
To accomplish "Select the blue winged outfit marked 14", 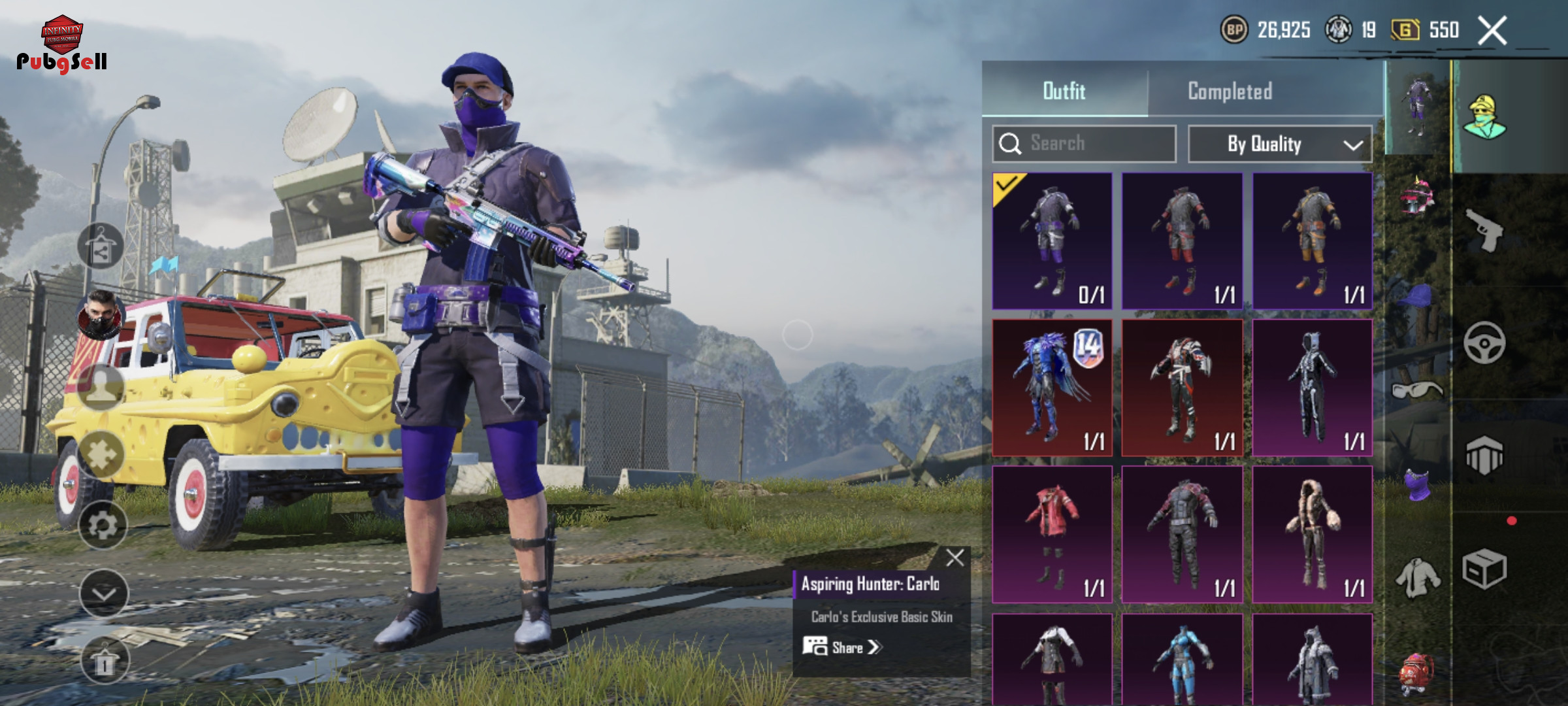I will 1052,388.
